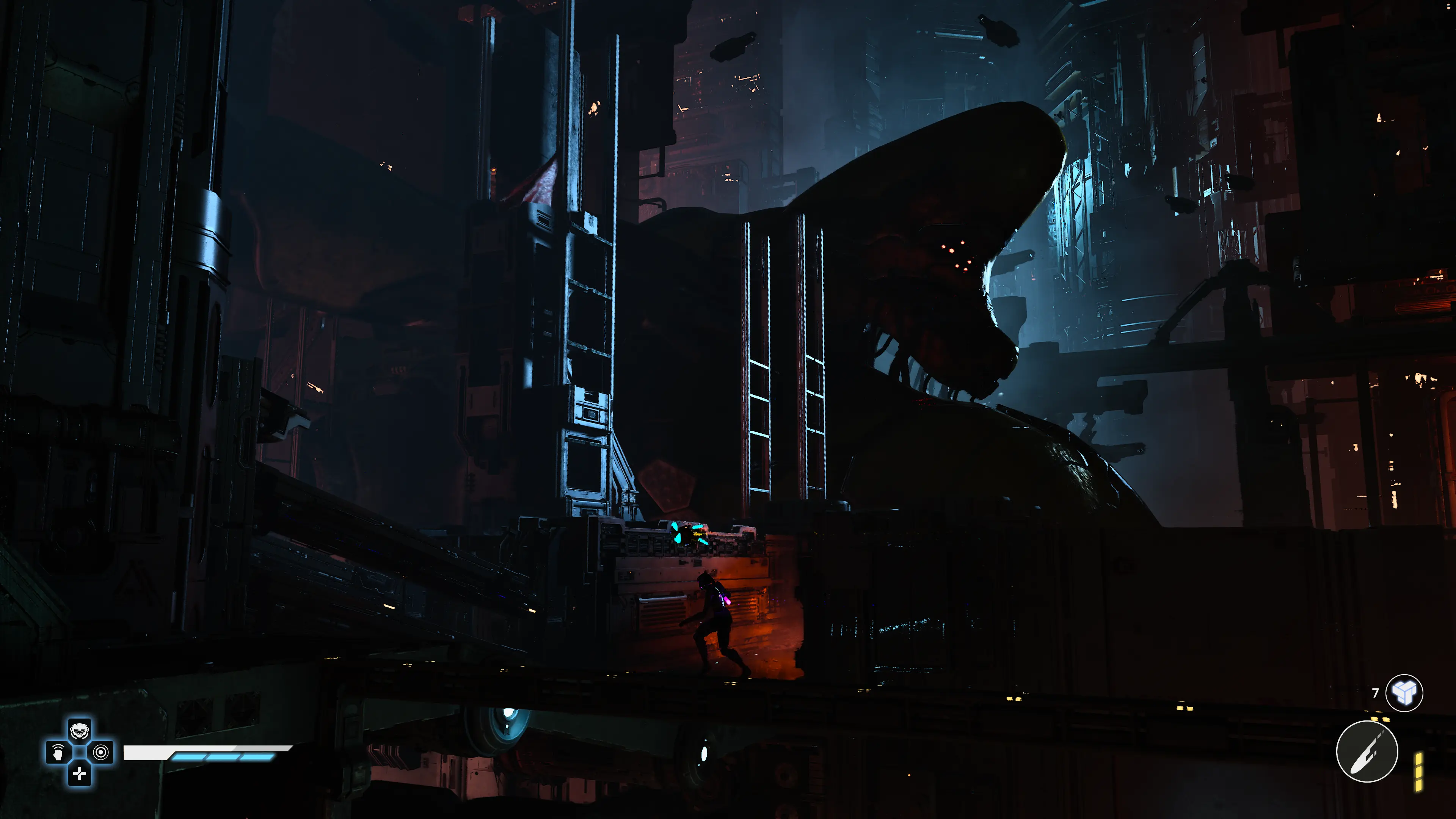Choose the concentric circles target icon

101,752
